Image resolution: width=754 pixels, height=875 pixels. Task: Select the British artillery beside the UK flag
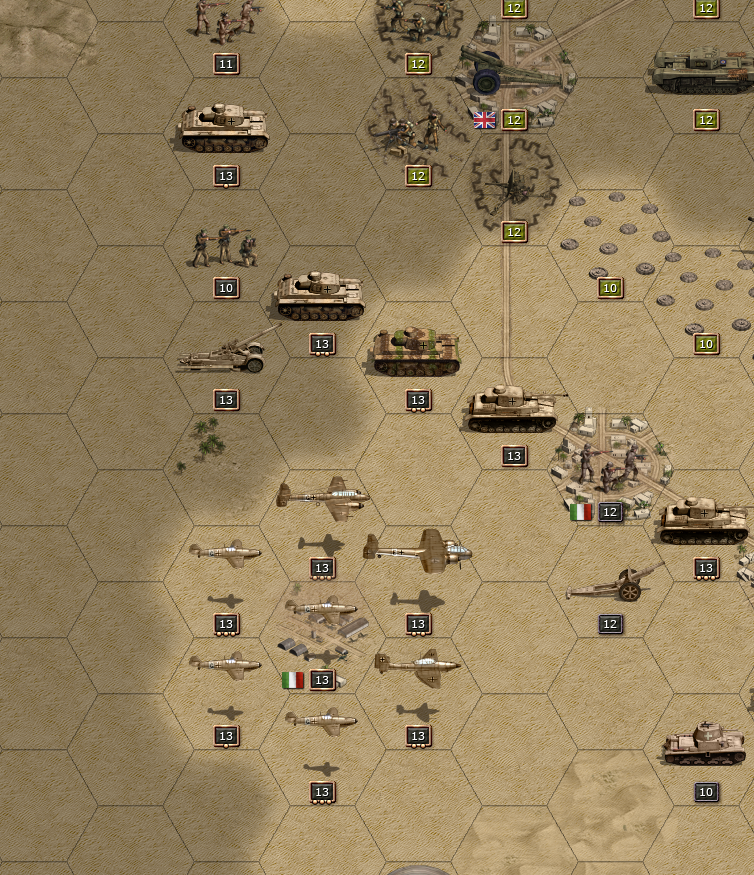coord(510,72)
